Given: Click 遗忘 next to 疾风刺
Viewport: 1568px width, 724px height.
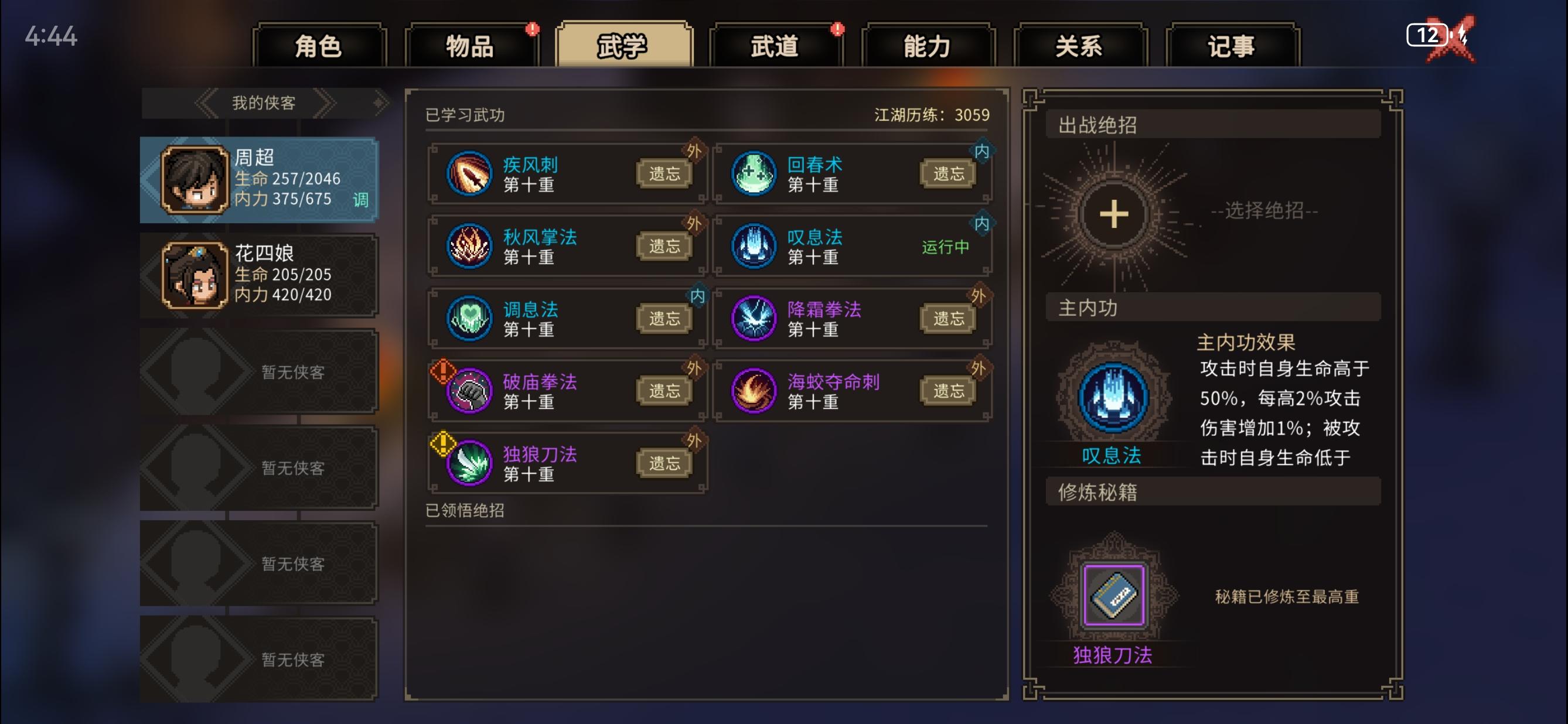Looking at the screenshot, I should (x=663, y=172).
